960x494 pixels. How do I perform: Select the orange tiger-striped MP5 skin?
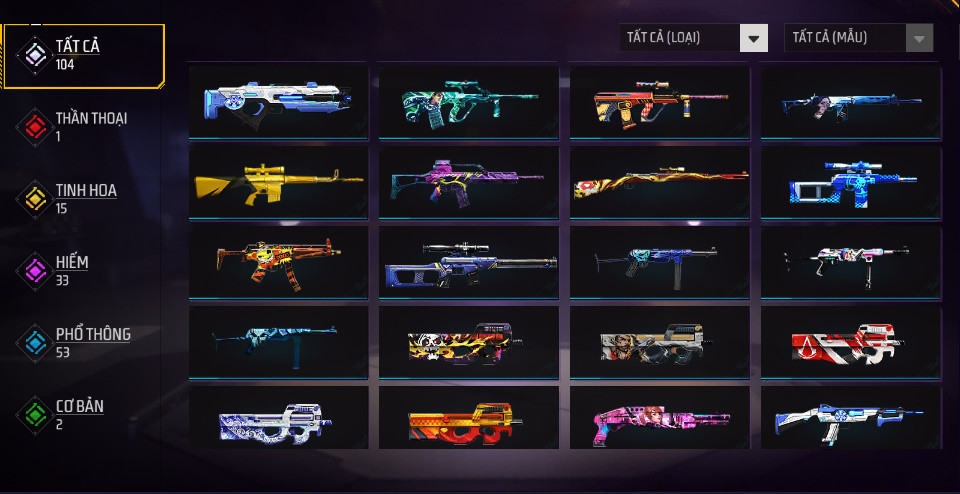[x=278, y=261]
